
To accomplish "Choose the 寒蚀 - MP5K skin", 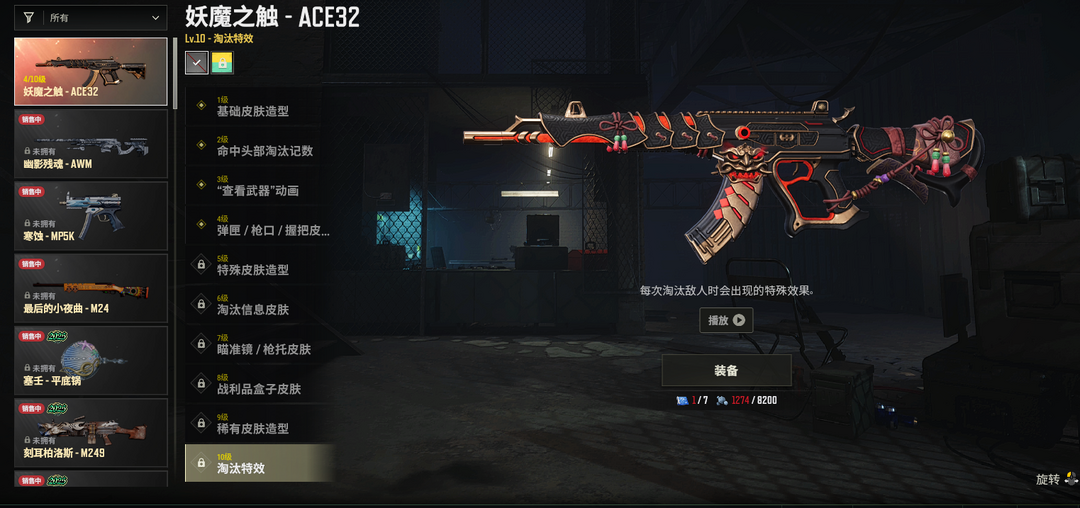I will tap(91, 216).
